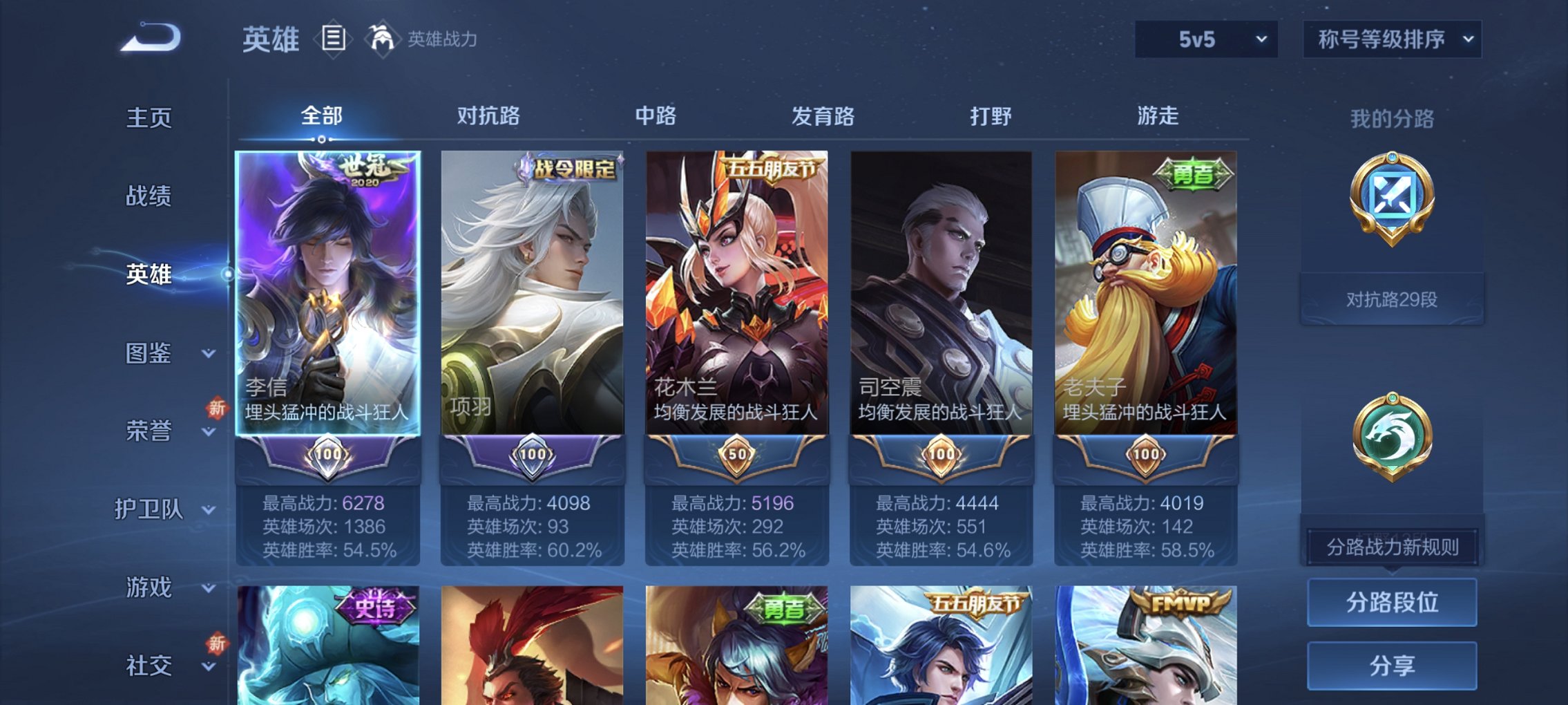Go to 战绩 in the left sidebar
The width and height of the screenshot is (1568, 705).
pyautogui.click(x=151, y=197)
